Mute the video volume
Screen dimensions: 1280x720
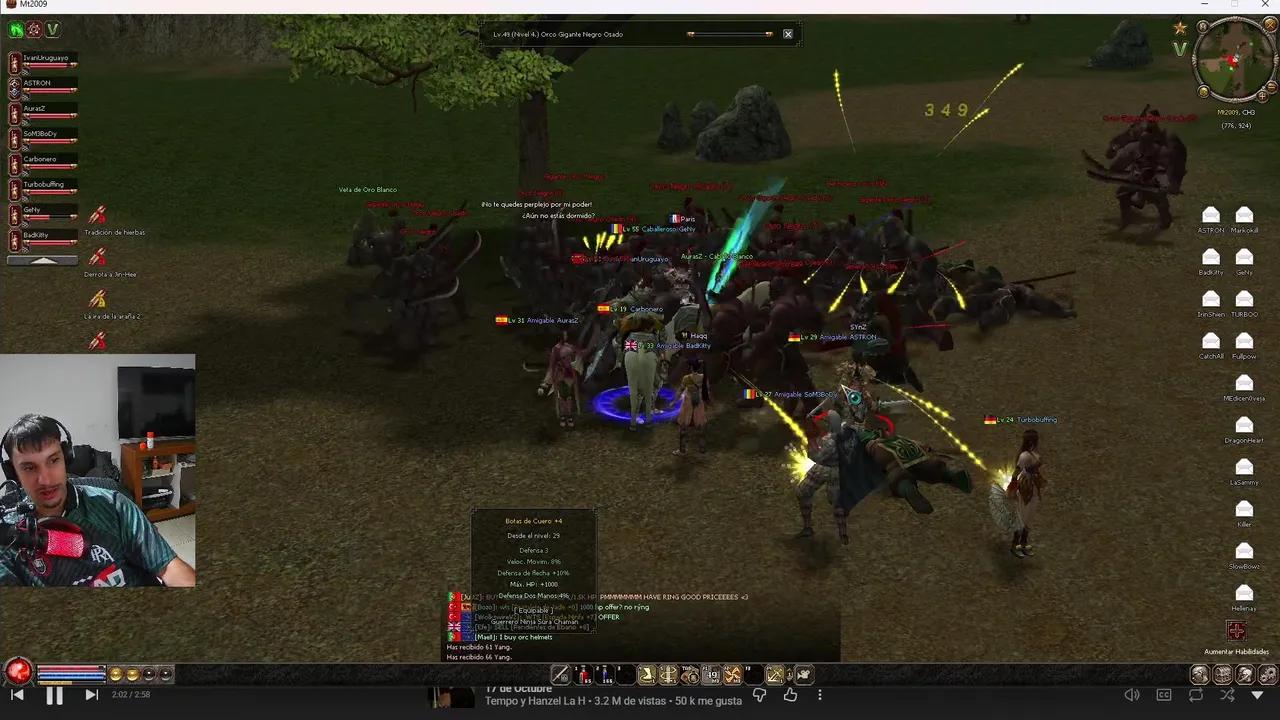1132,695
